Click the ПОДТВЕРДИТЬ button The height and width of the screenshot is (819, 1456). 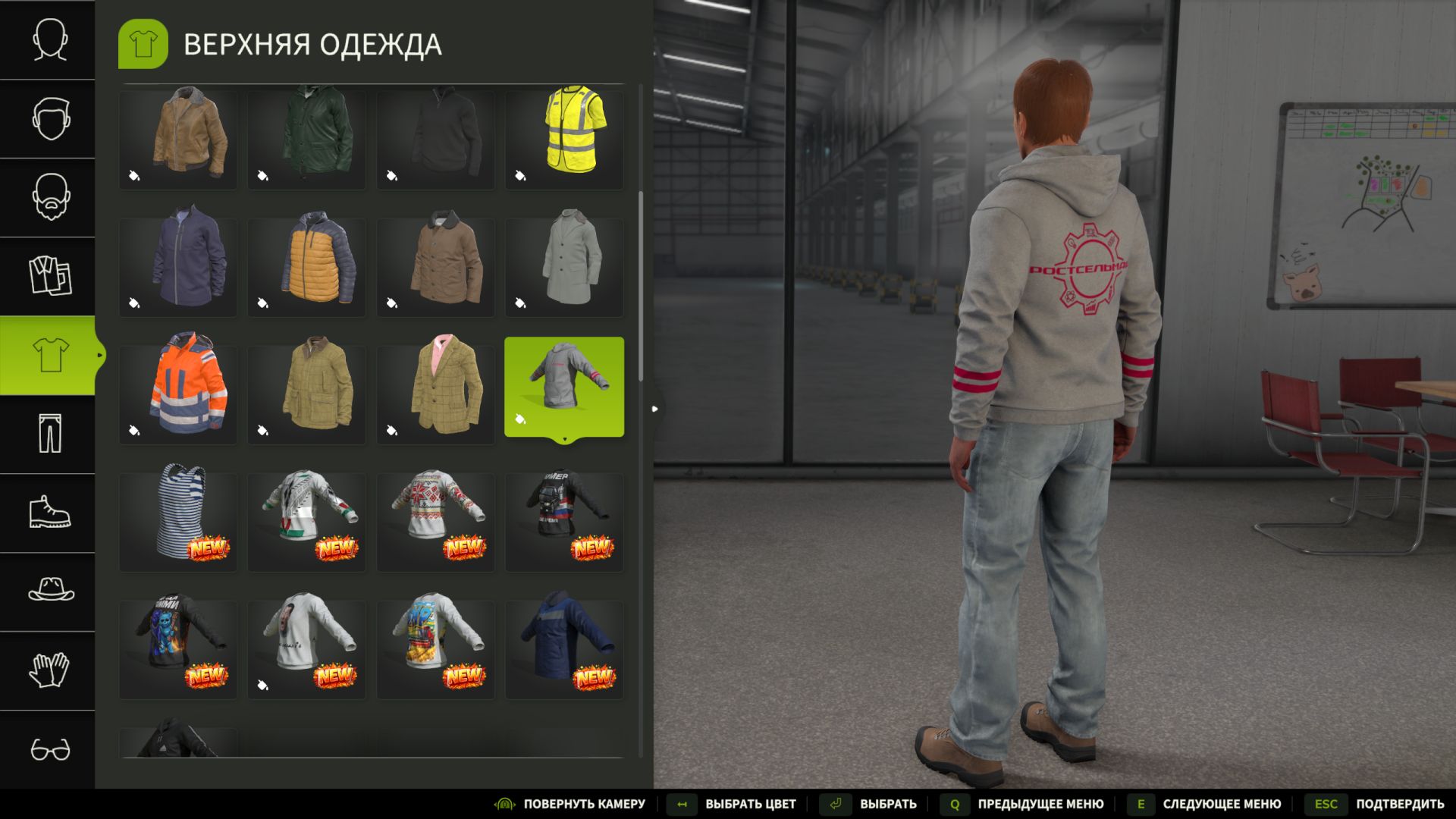tap(1401, 804)
